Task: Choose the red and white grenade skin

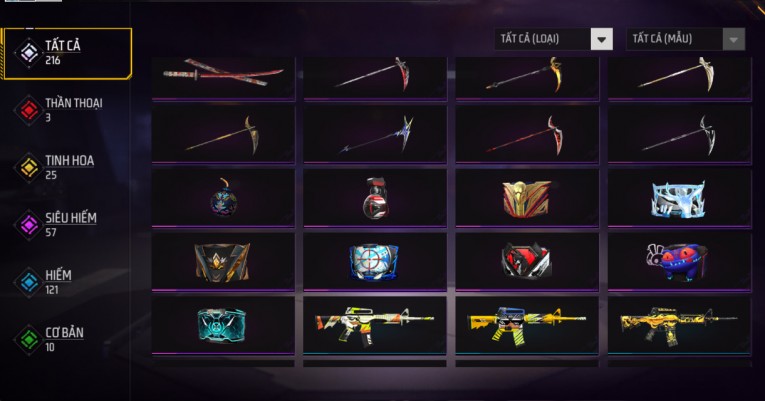Action: point(375,197)
